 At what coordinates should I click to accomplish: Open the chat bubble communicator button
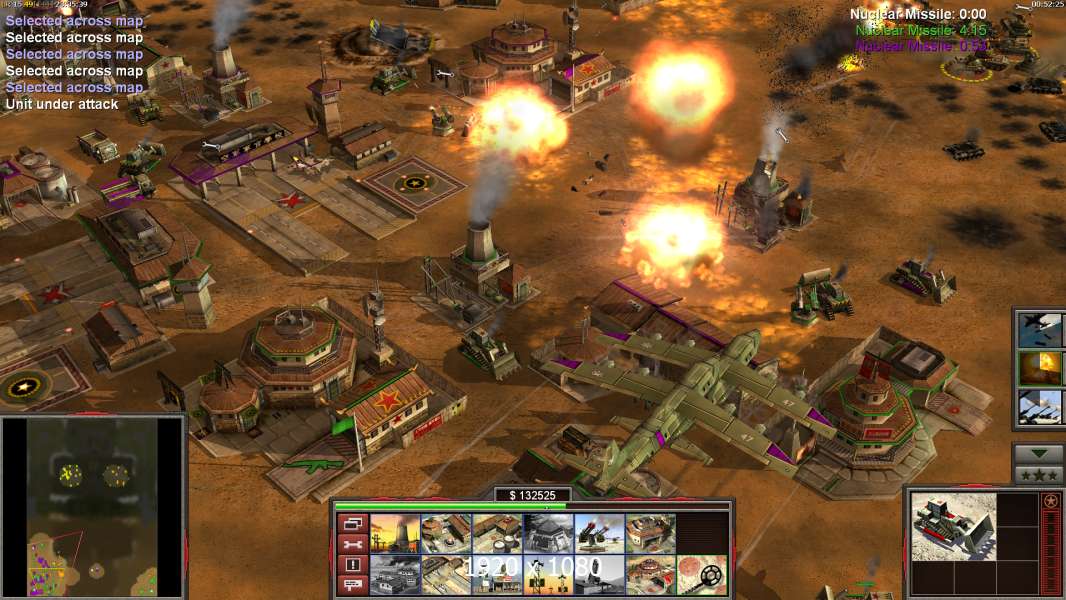[352, 586]
